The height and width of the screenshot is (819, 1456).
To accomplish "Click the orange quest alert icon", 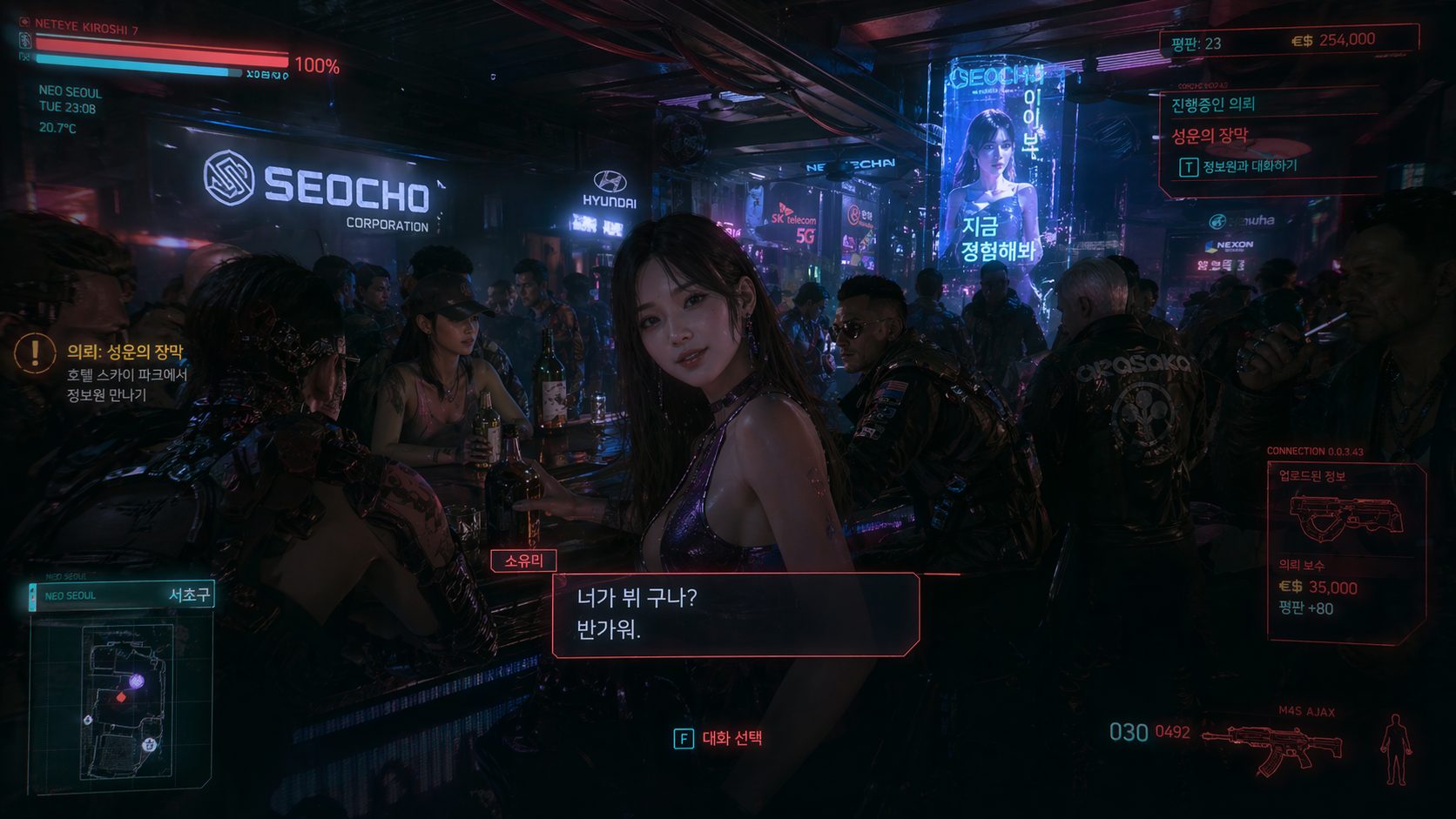I will 35,353.
